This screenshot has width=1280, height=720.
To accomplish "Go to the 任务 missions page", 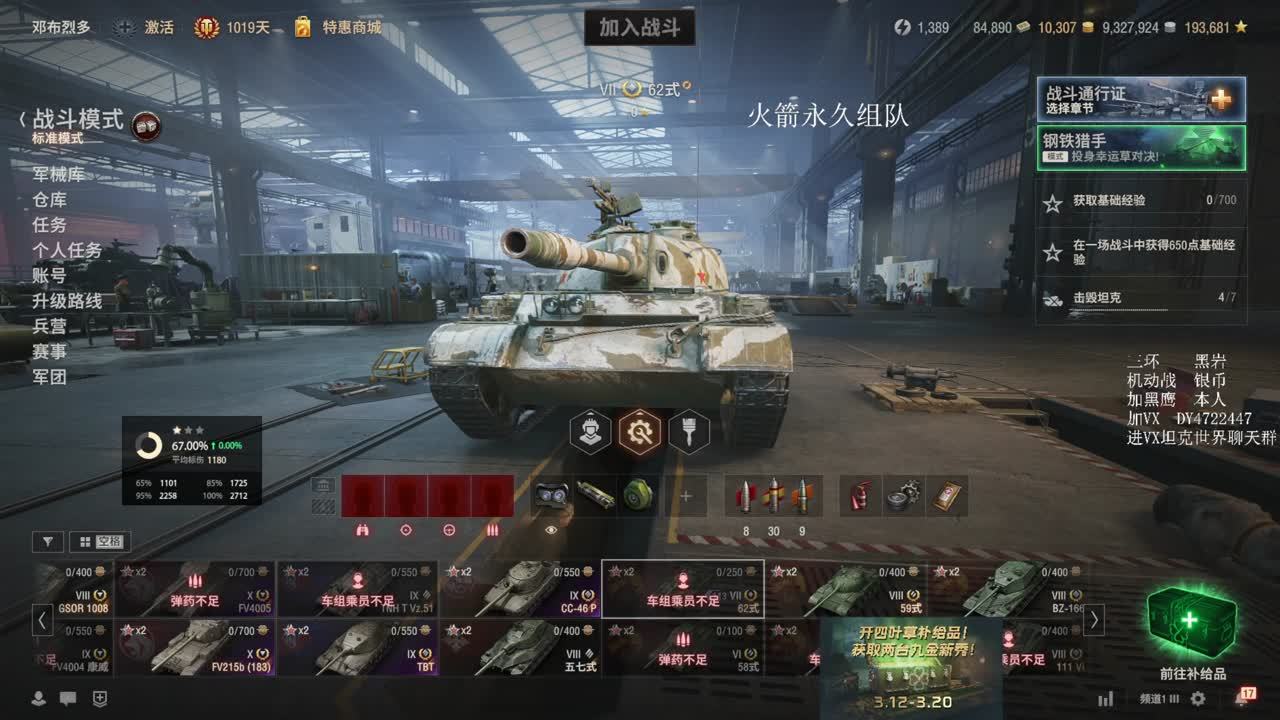I will click(x=50, y=225).
